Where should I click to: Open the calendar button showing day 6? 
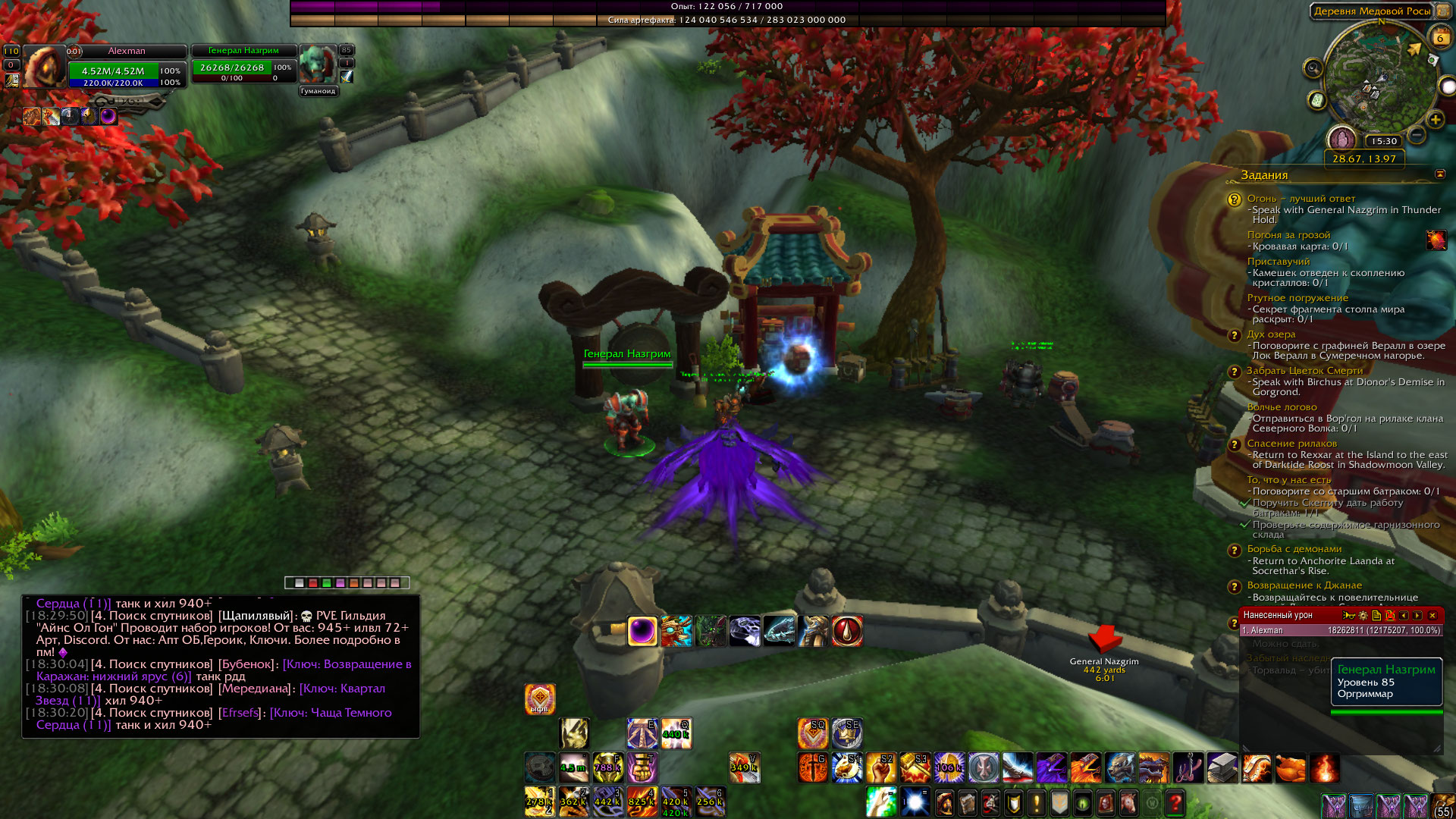(1439, 36)
